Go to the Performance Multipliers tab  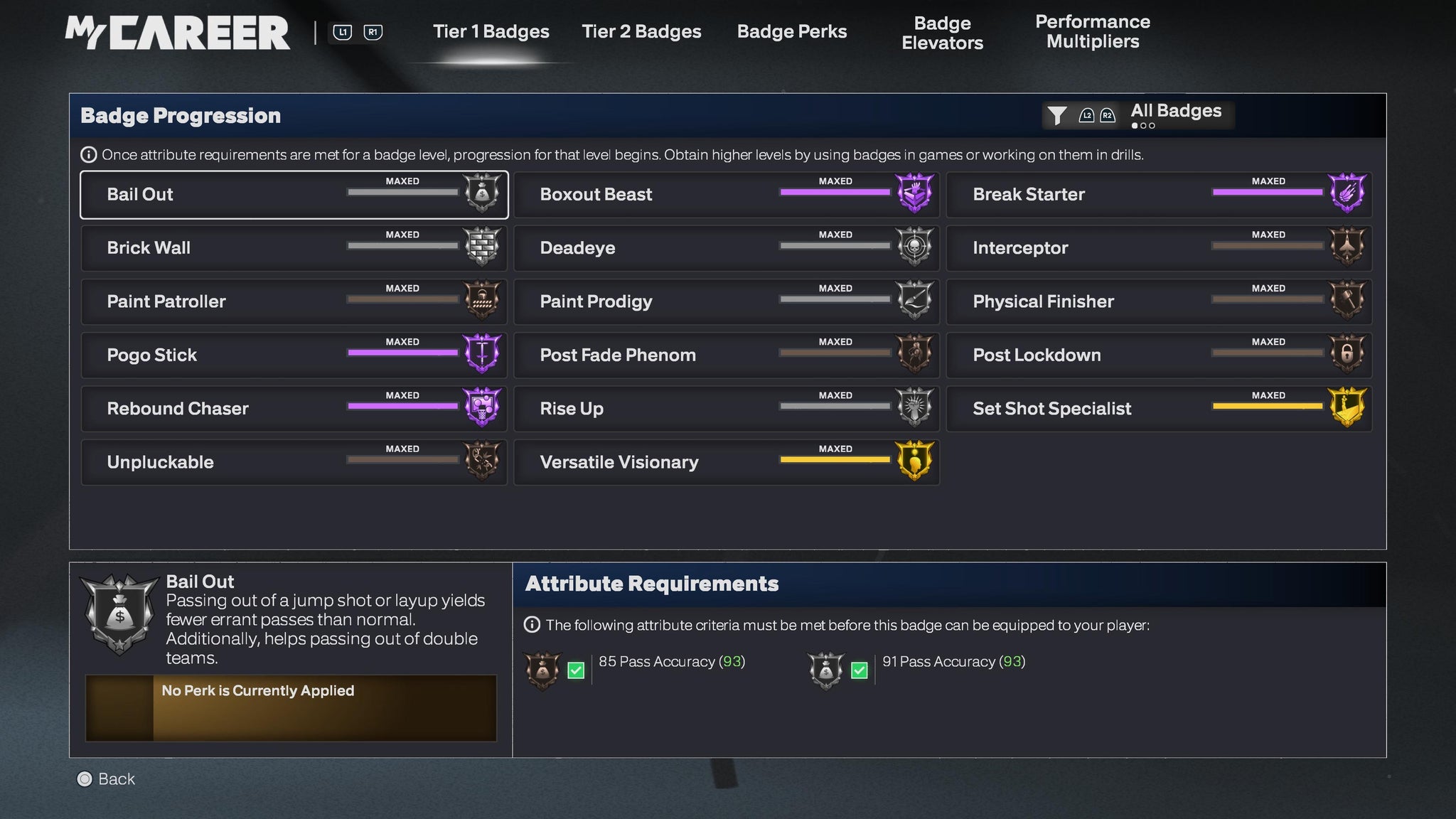[1092, 32]
